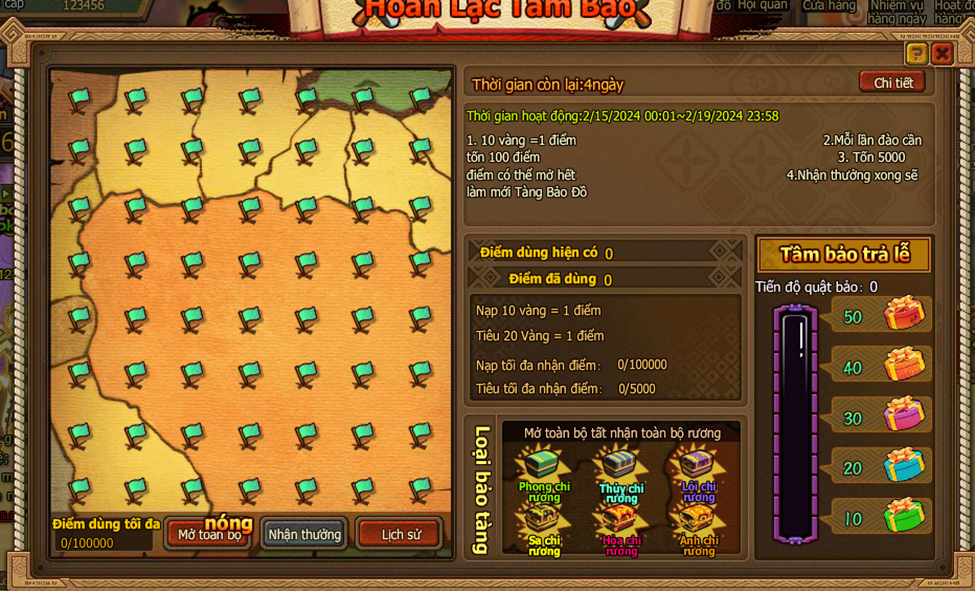Claim the 20-progress blue gift box
The image size is (975, 591).
(x=904, y=466)
